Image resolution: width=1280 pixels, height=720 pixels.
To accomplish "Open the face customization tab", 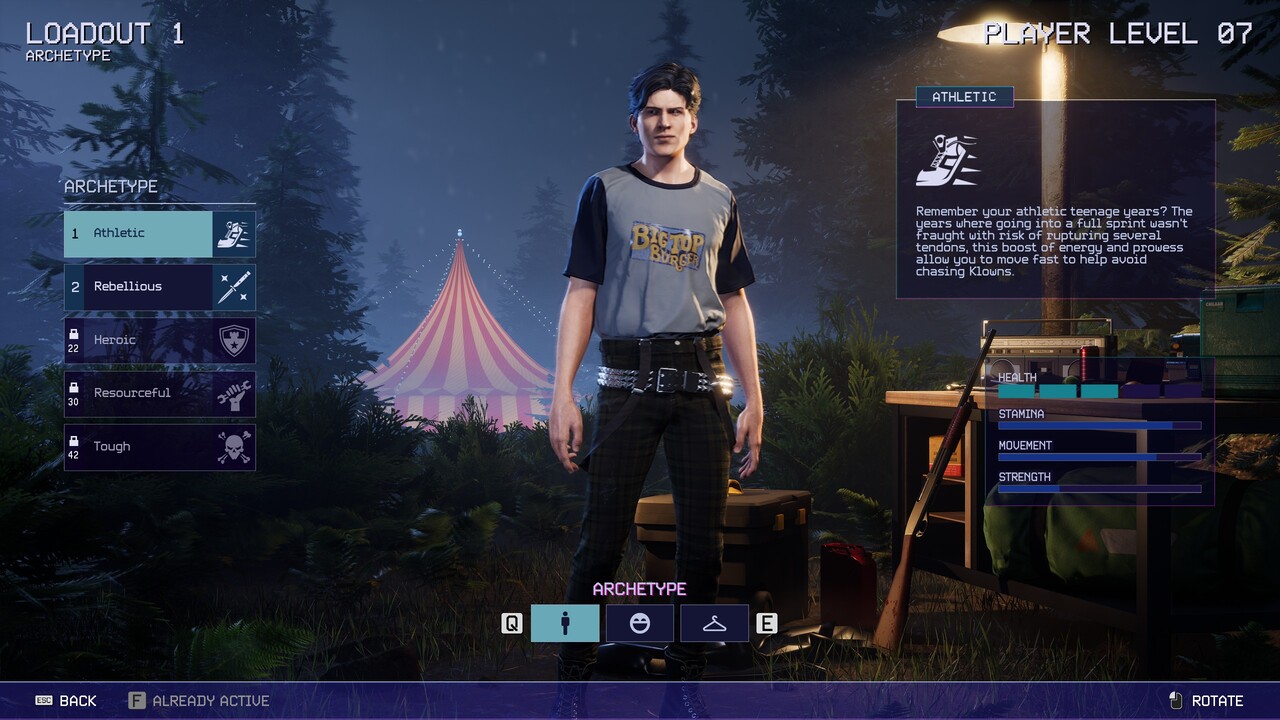I will tap(640, 623).
